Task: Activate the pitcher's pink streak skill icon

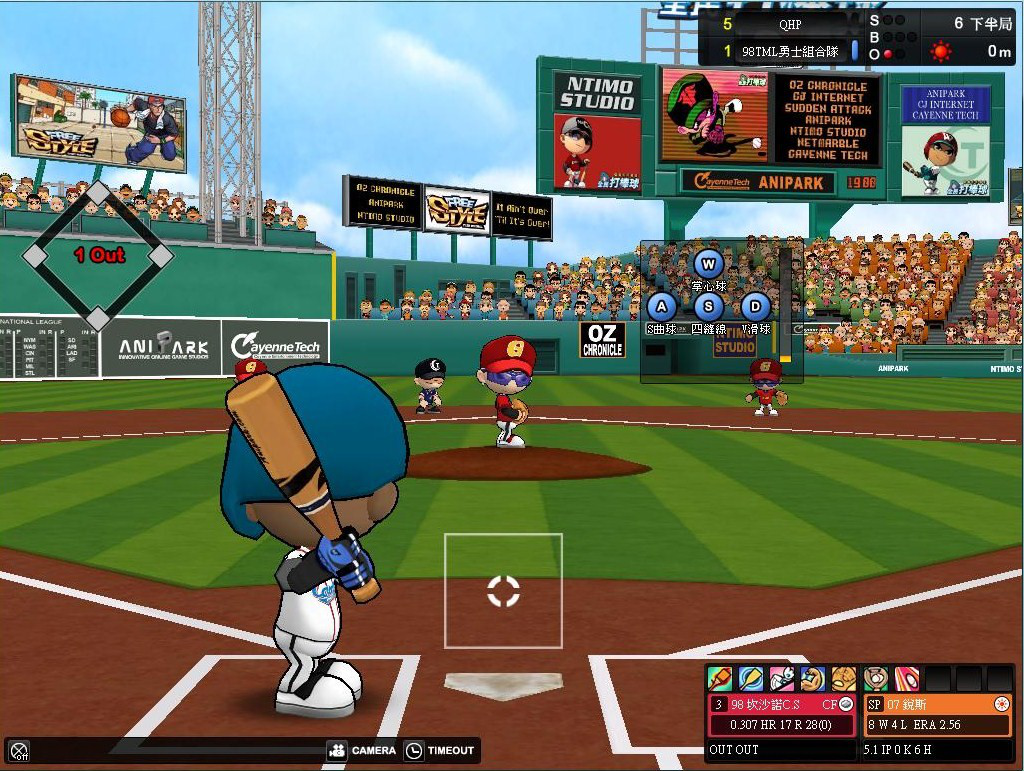Action: [907, 679]
